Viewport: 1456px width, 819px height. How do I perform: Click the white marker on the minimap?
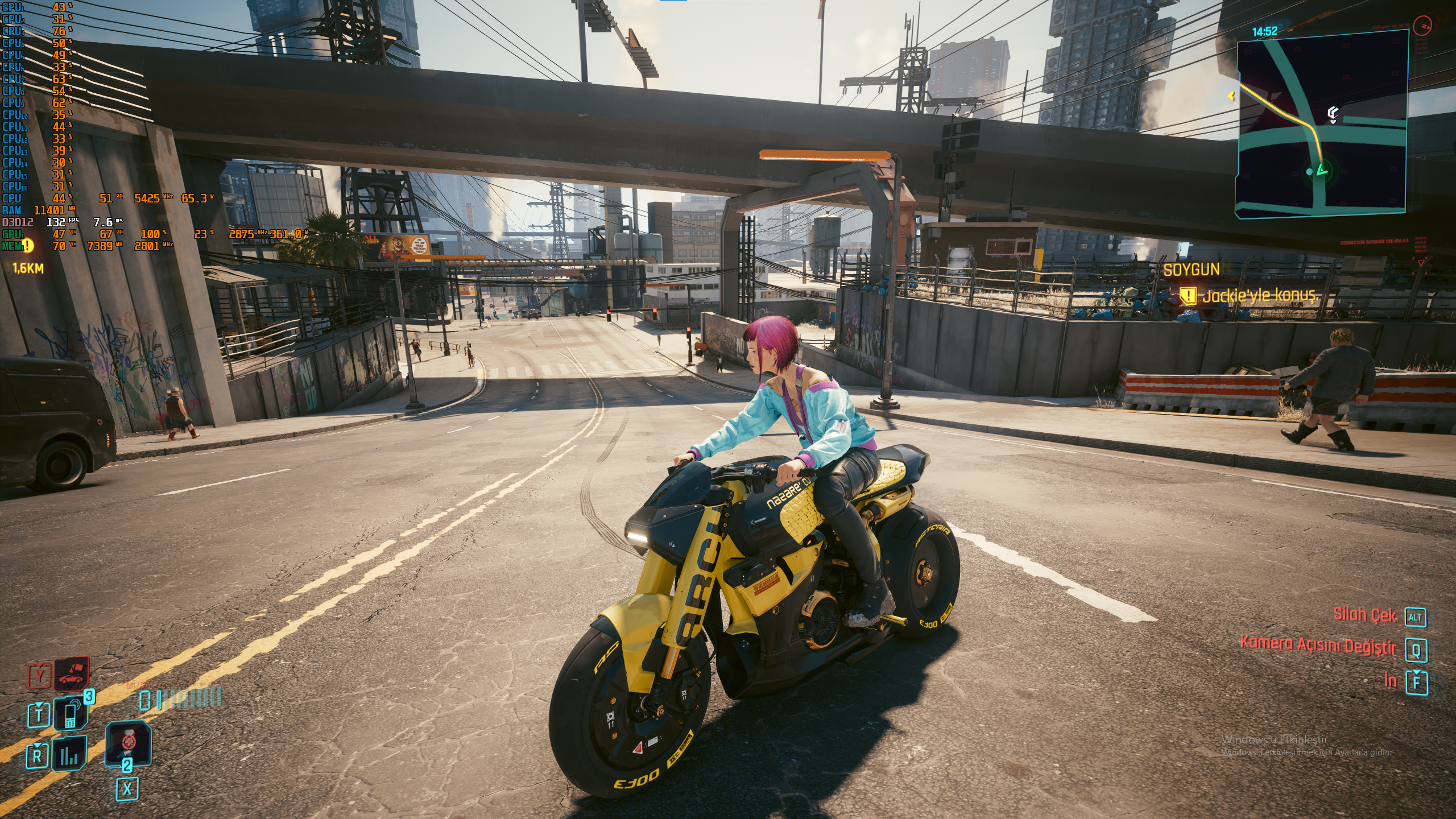pyautogui.click(x=1333, y=113)
